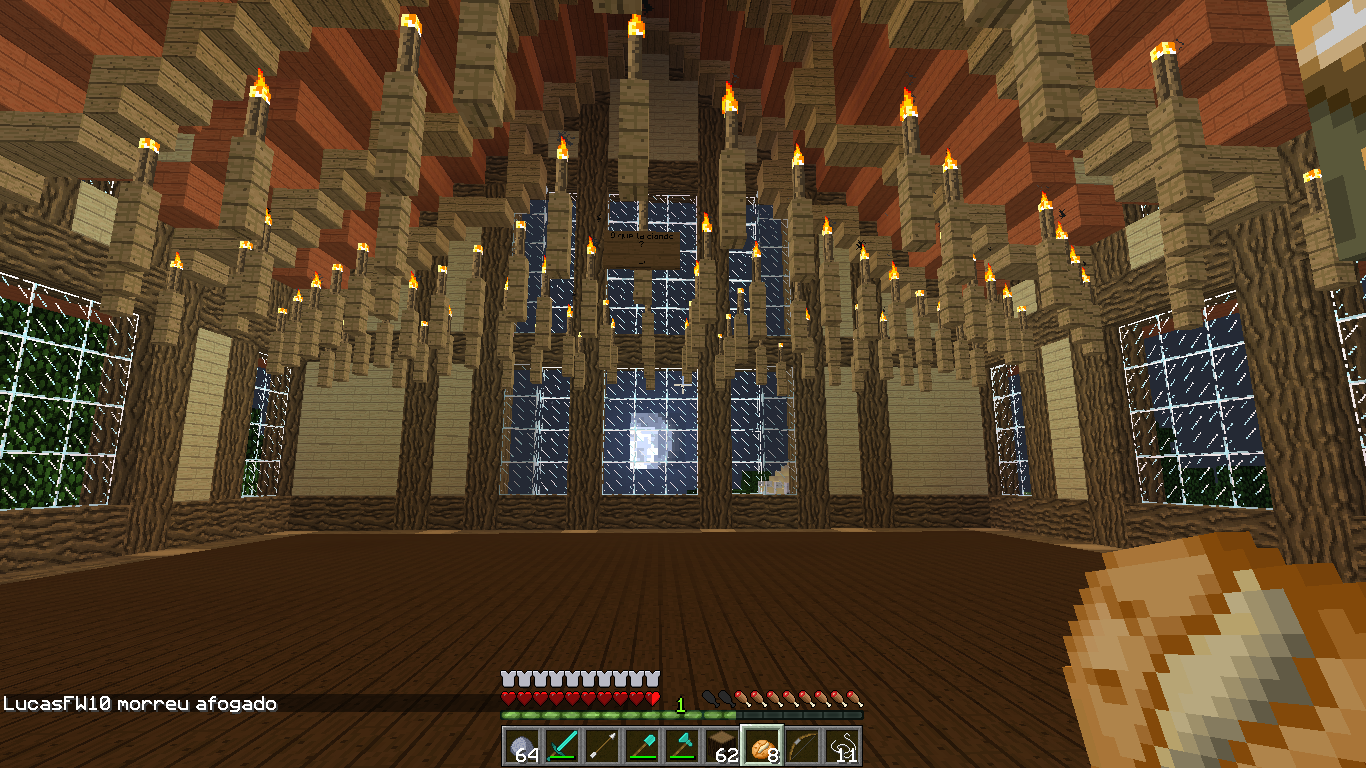Switch to the diamond shovel slot
1366x768 pixels.
(642, 746)
